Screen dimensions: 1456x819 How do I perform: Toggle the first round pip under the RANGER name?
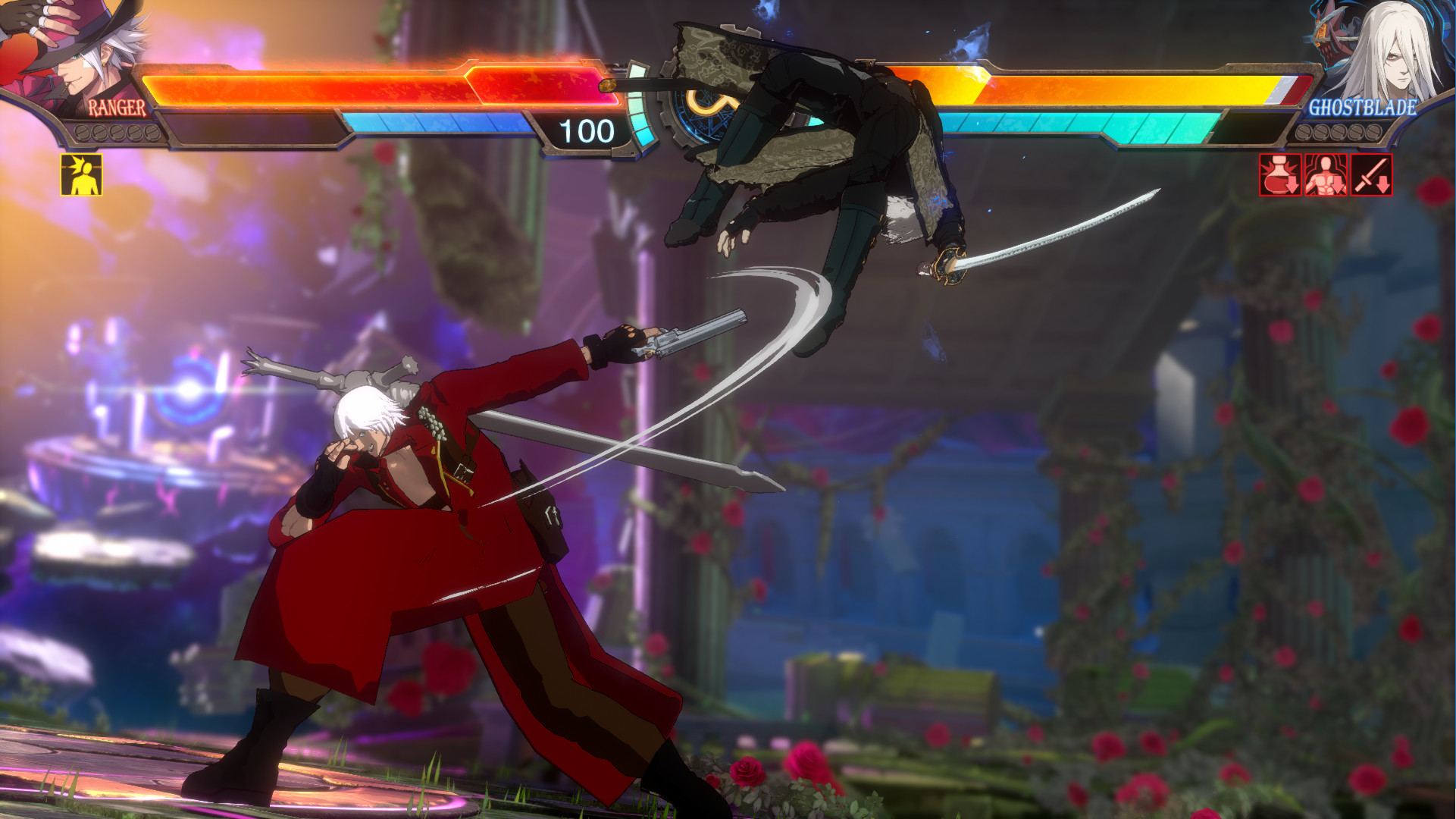pyautogui.click(x=82, y=133)
